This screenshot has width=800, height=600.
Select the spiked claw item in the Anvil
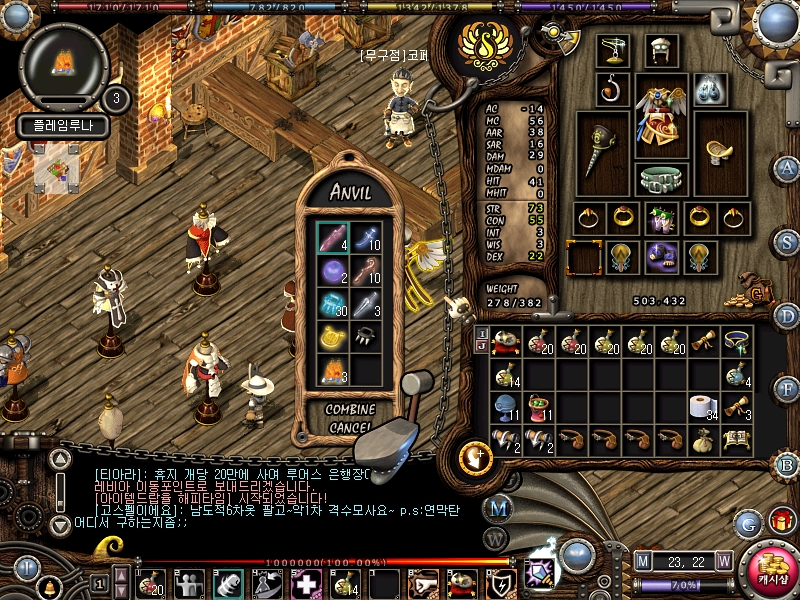[367, 338]
